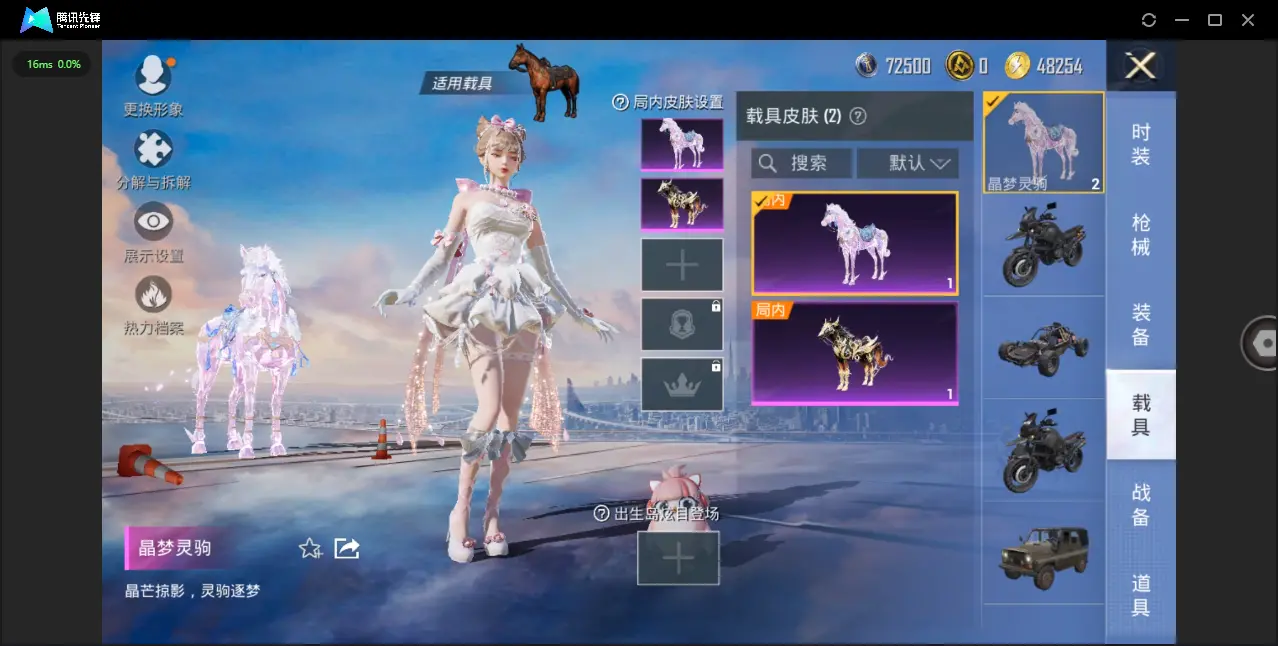The image size is (1278, 646).
Task: Switch to the 时装 tab
Action: point(1141,145)
